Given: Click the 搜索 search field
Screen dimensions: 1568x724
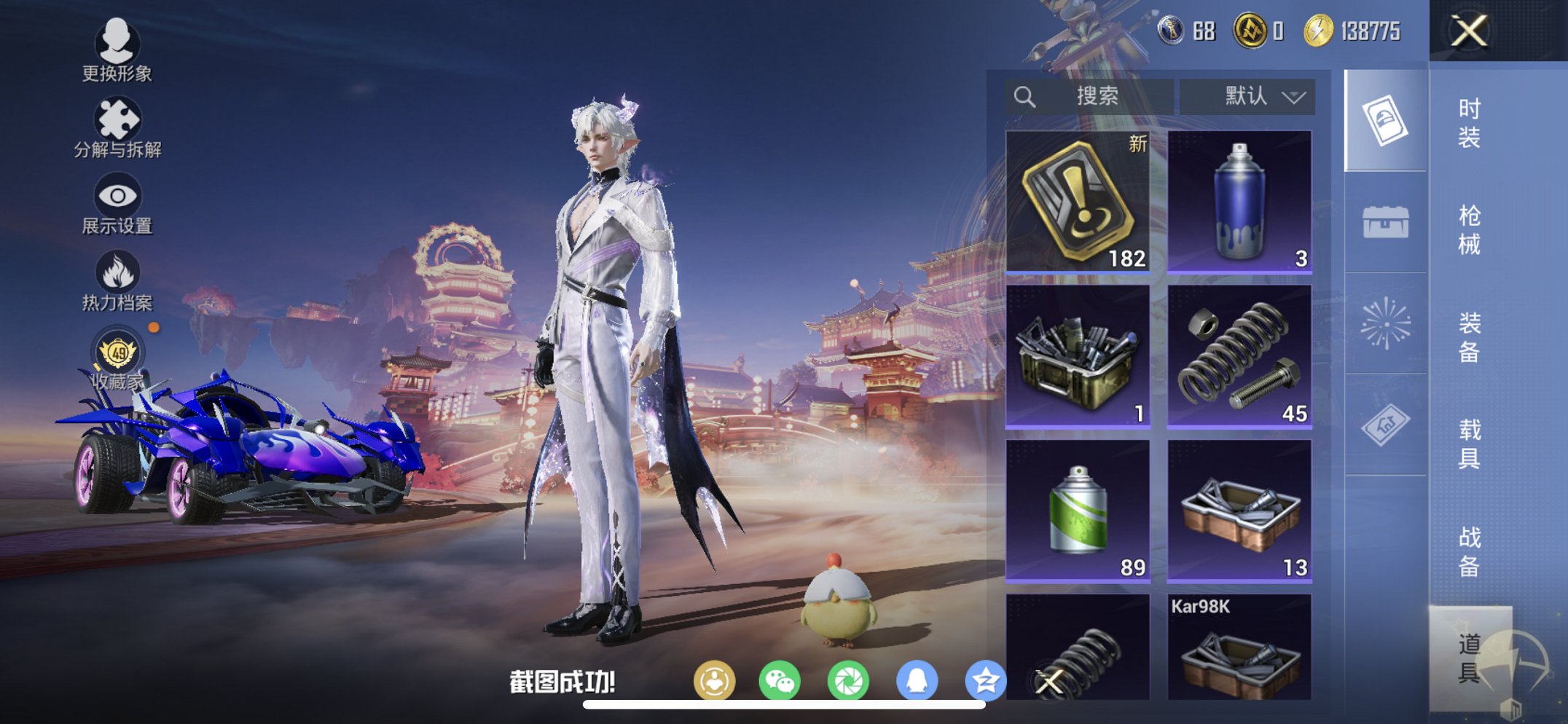Looking at the screenshot, I should click(x=1089, y=96).
